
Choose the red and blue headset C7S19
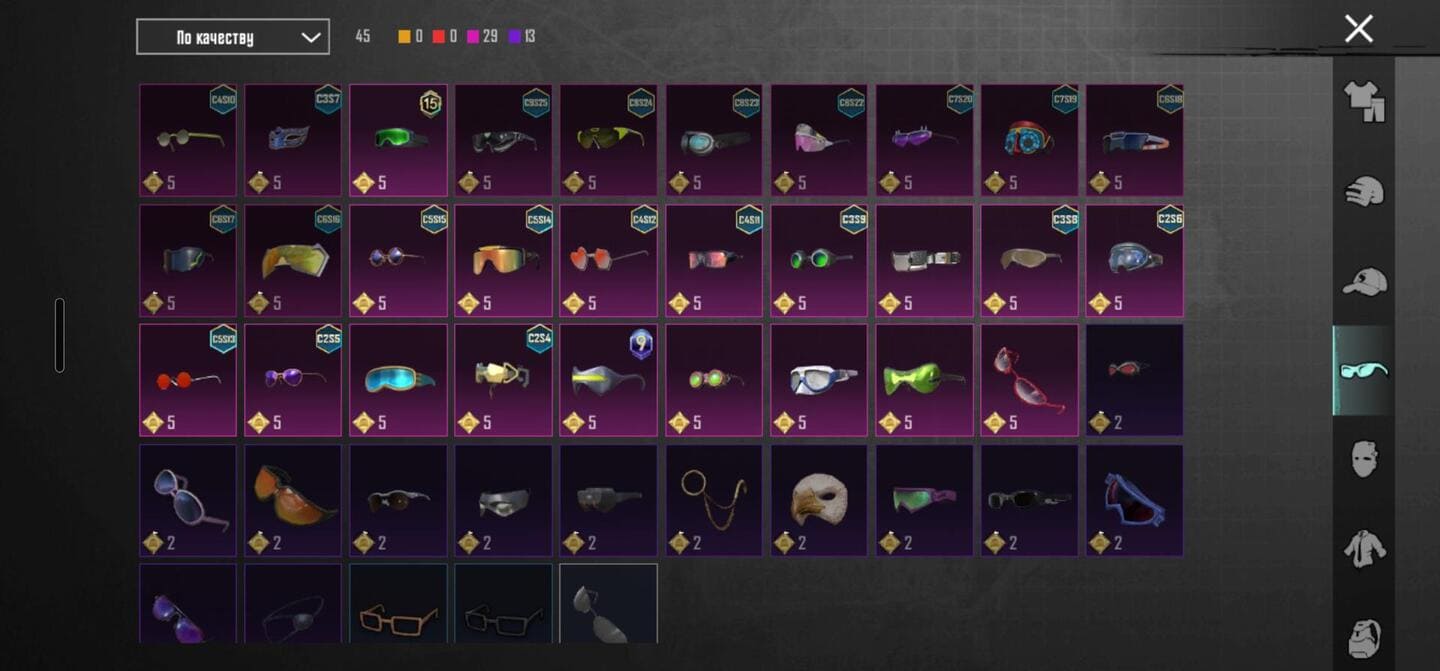[1029, 140]
